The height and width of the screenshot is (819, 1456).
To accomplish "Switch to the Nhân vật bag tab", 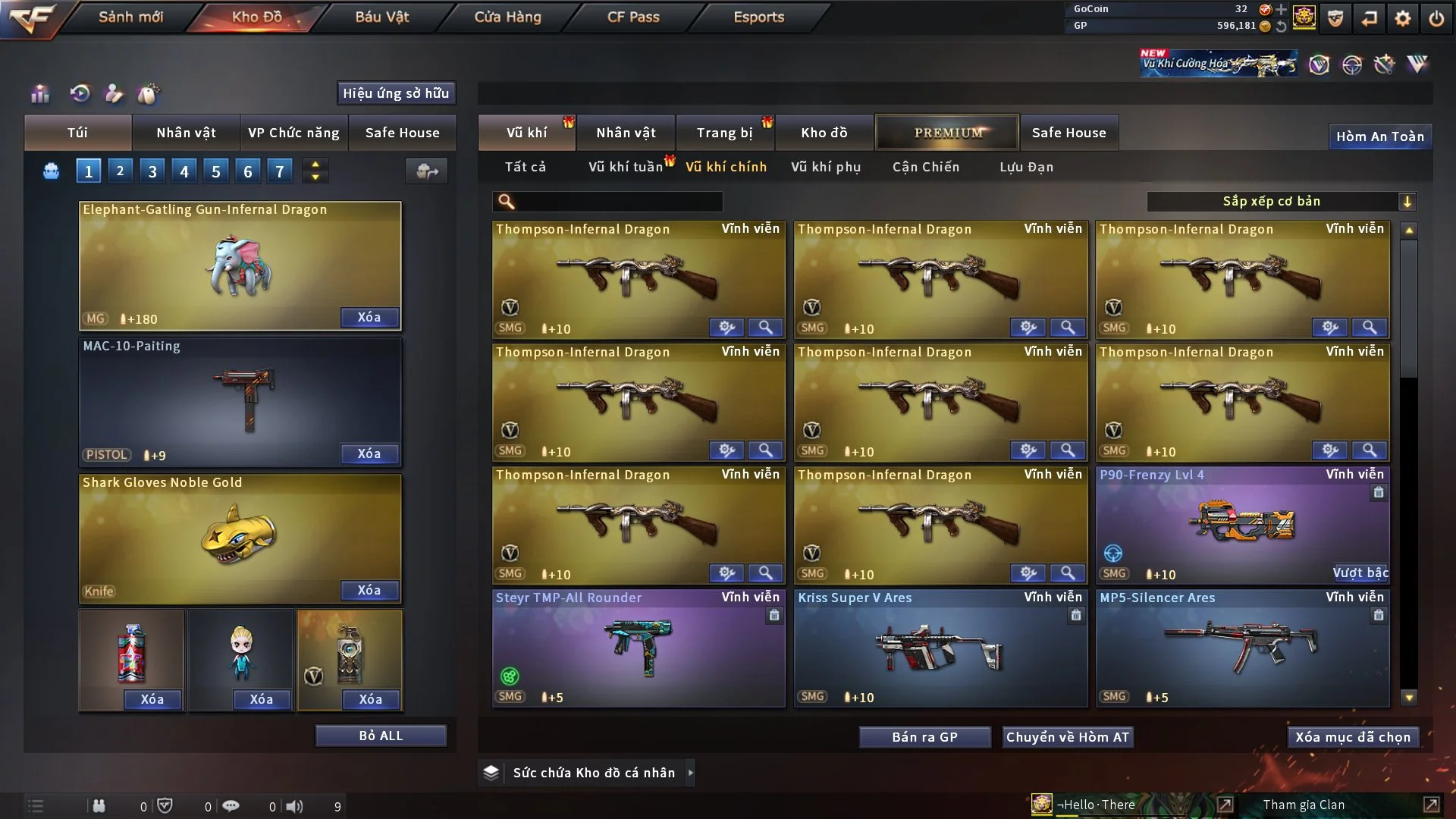I will click(186, 133).
